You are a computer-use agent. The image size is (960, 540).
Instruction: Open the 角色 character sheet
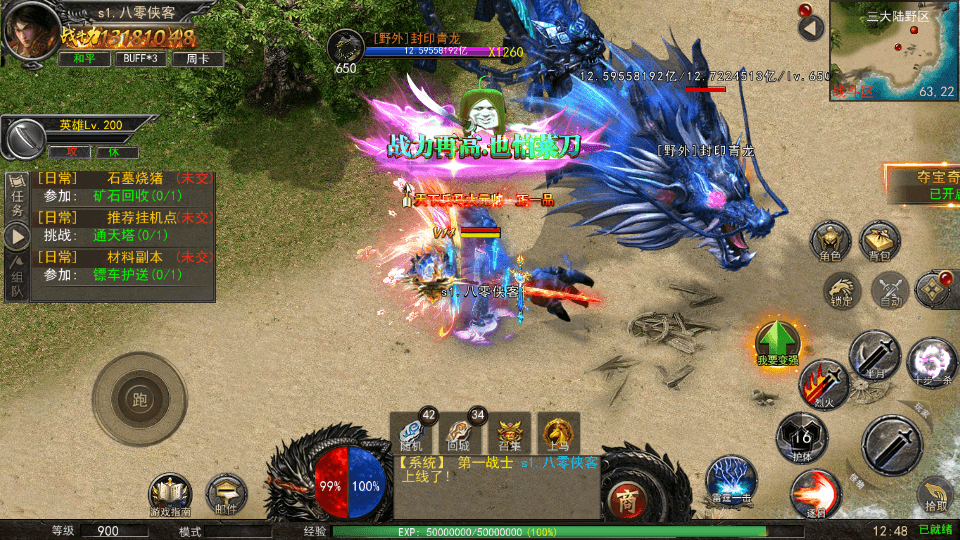[830, 243]
